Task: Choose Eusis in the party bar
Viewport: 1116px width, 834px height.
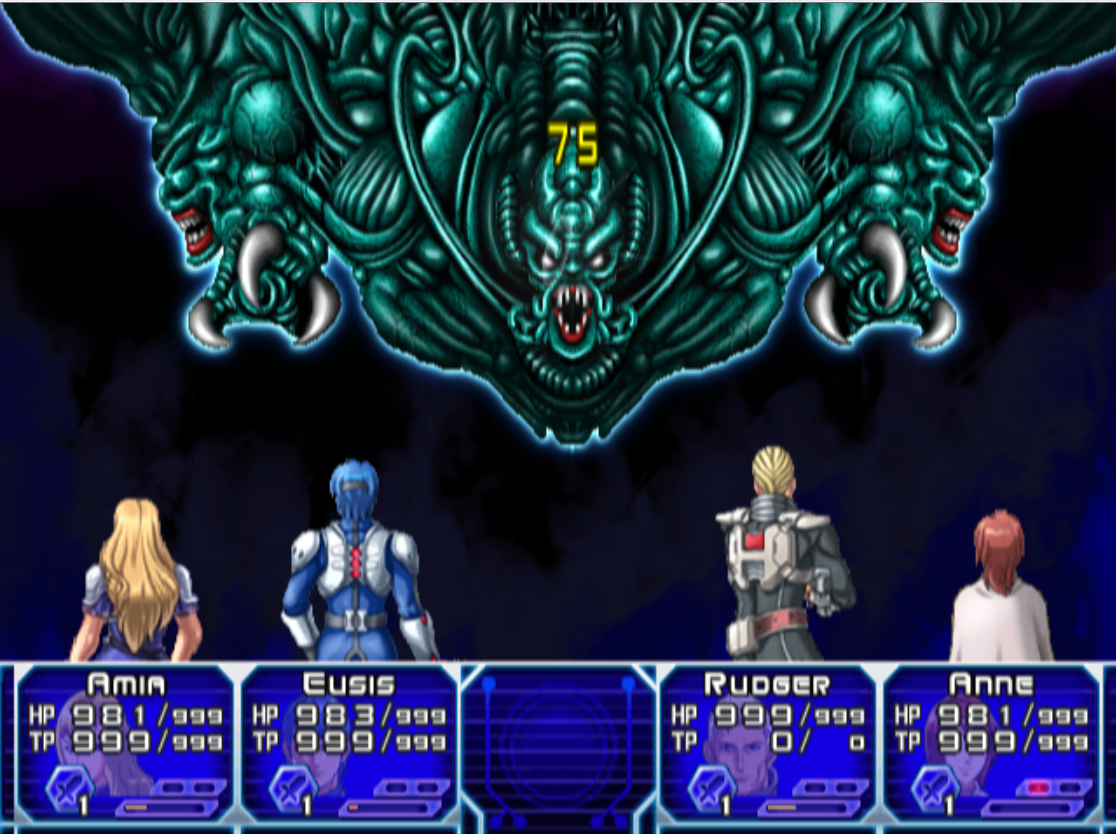Action: [349, 742]
